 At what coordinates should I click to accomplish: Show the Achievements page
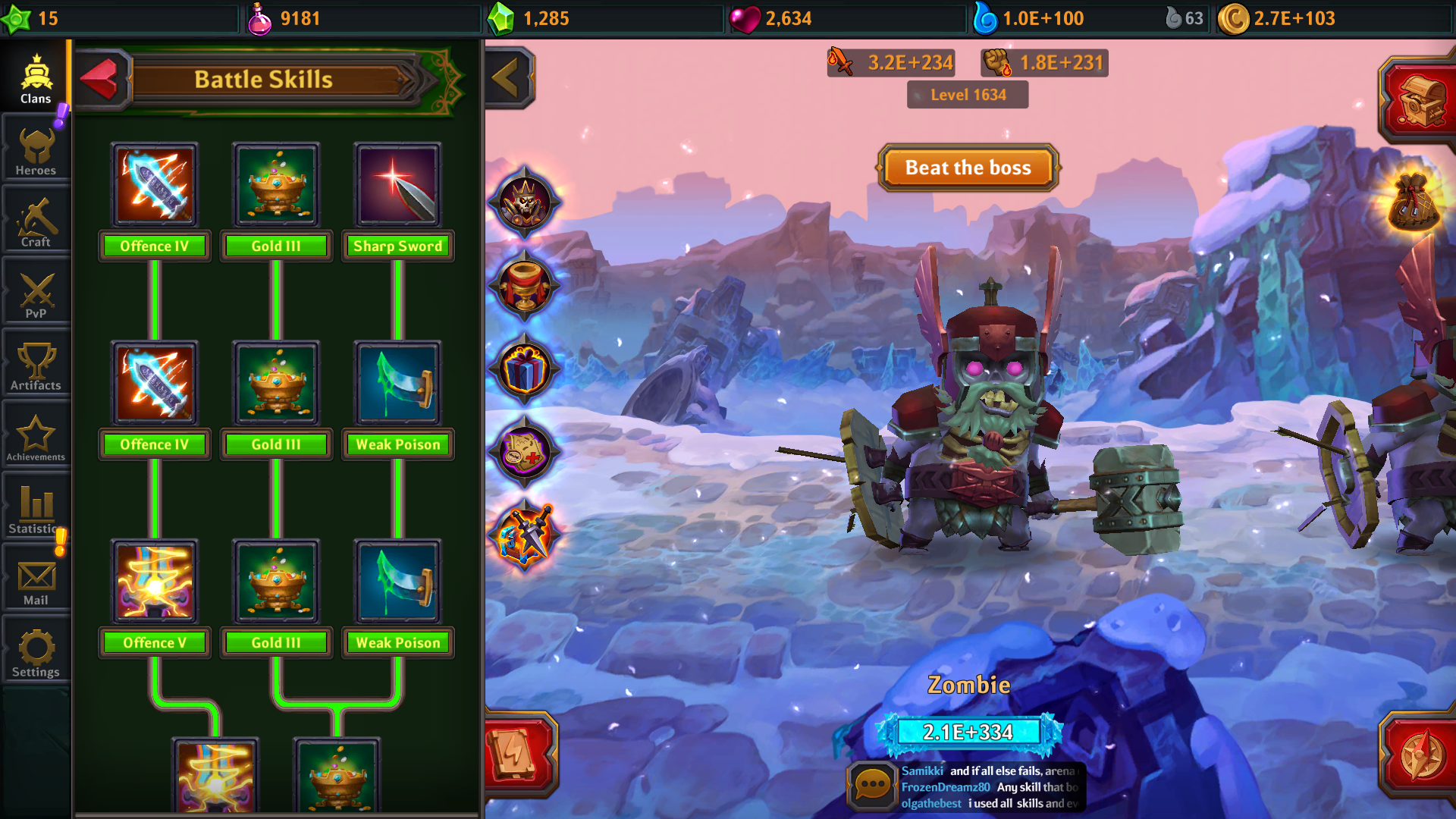click(36, 438)
